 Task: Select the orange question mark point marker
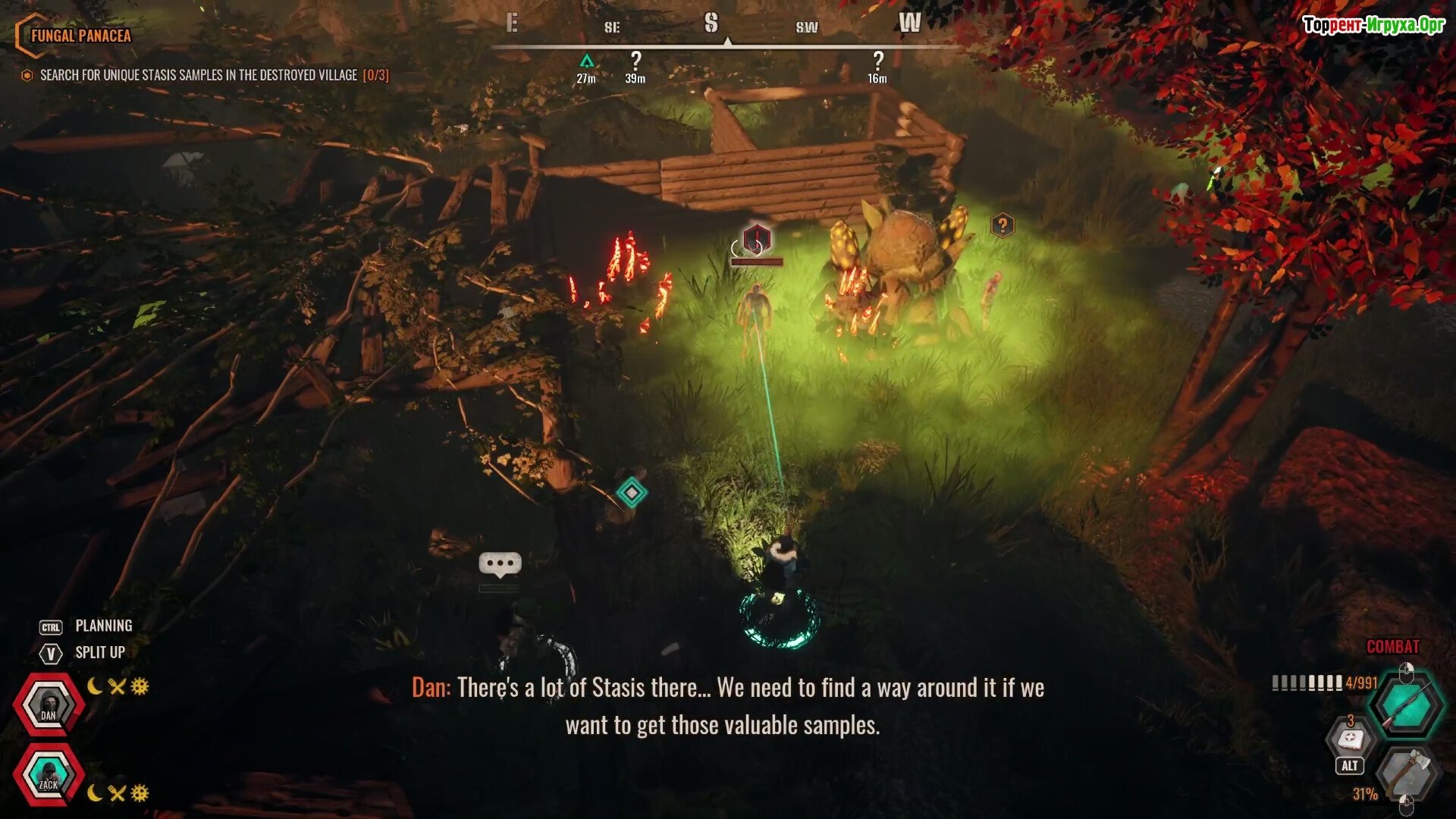tap(1003, 224)
